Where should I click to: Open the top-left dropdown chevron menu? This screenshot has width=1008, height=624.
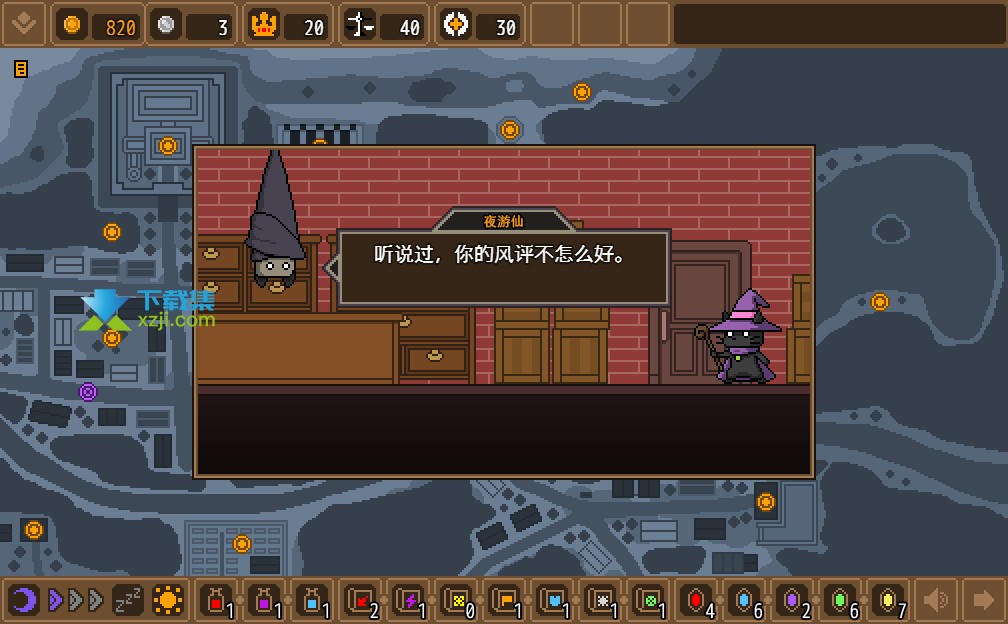[23, 24]
